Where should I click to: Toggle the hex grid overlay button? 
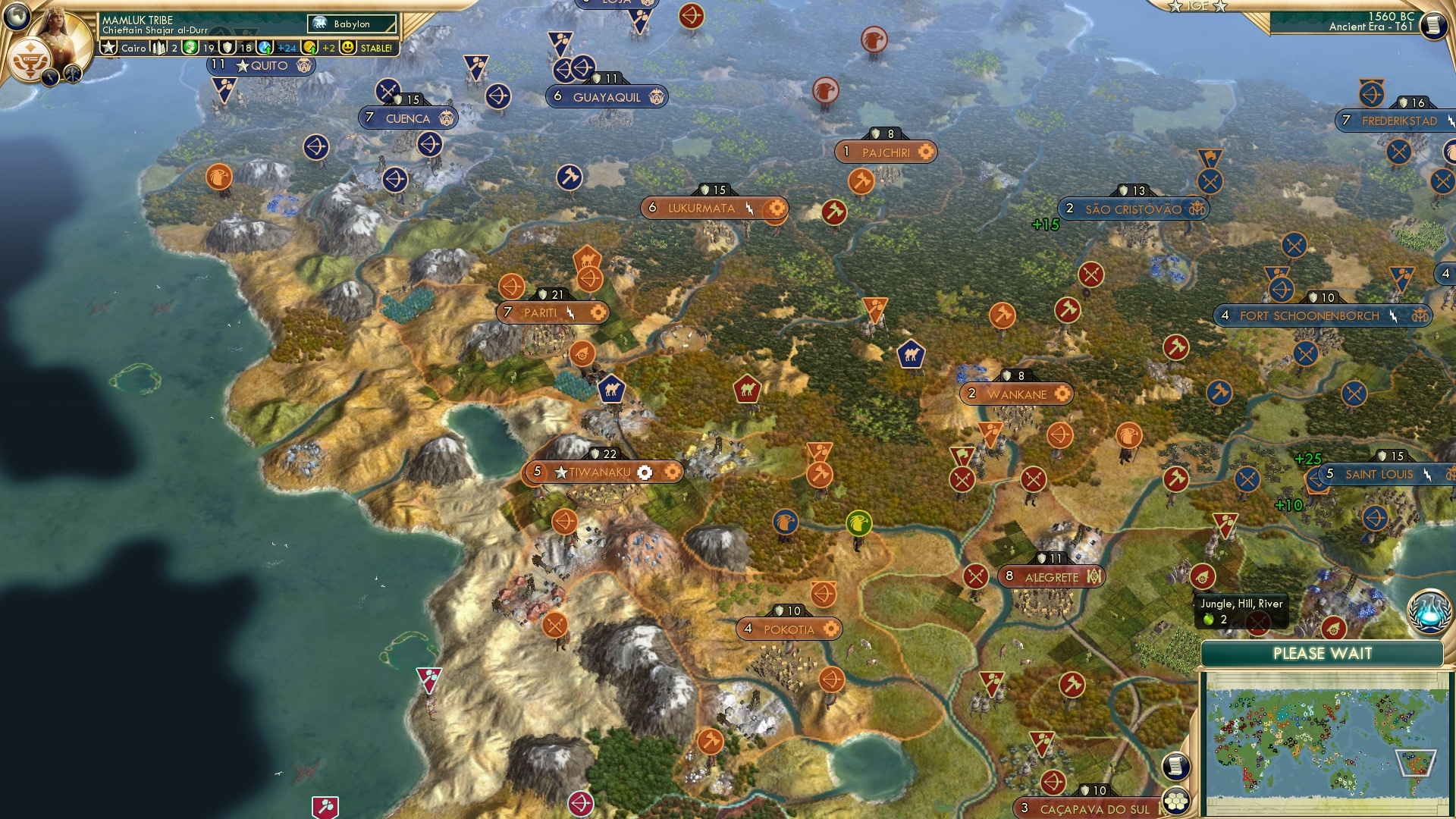pyautogui.click(x=1177, y=801)
